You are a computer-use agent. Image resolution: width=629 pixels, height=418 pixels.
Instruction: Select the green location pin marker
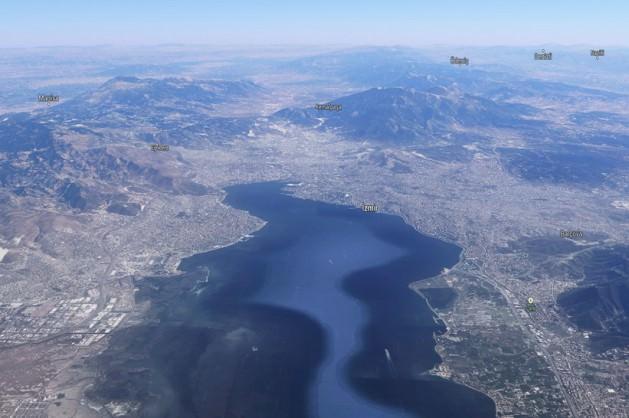530,304
